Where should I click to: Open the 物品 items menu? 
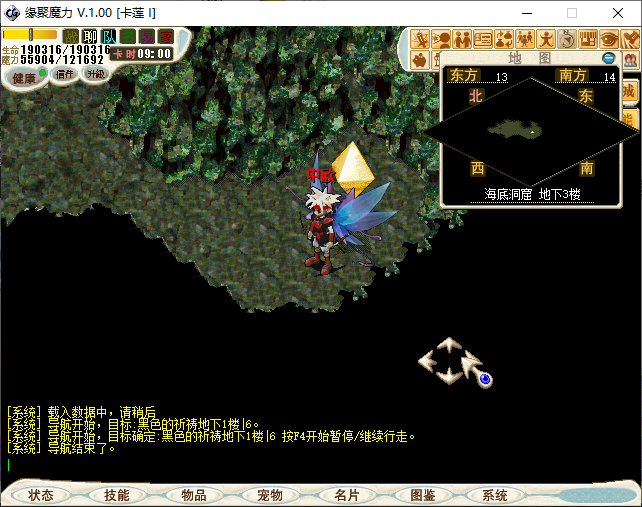click(x=193, y=495)
